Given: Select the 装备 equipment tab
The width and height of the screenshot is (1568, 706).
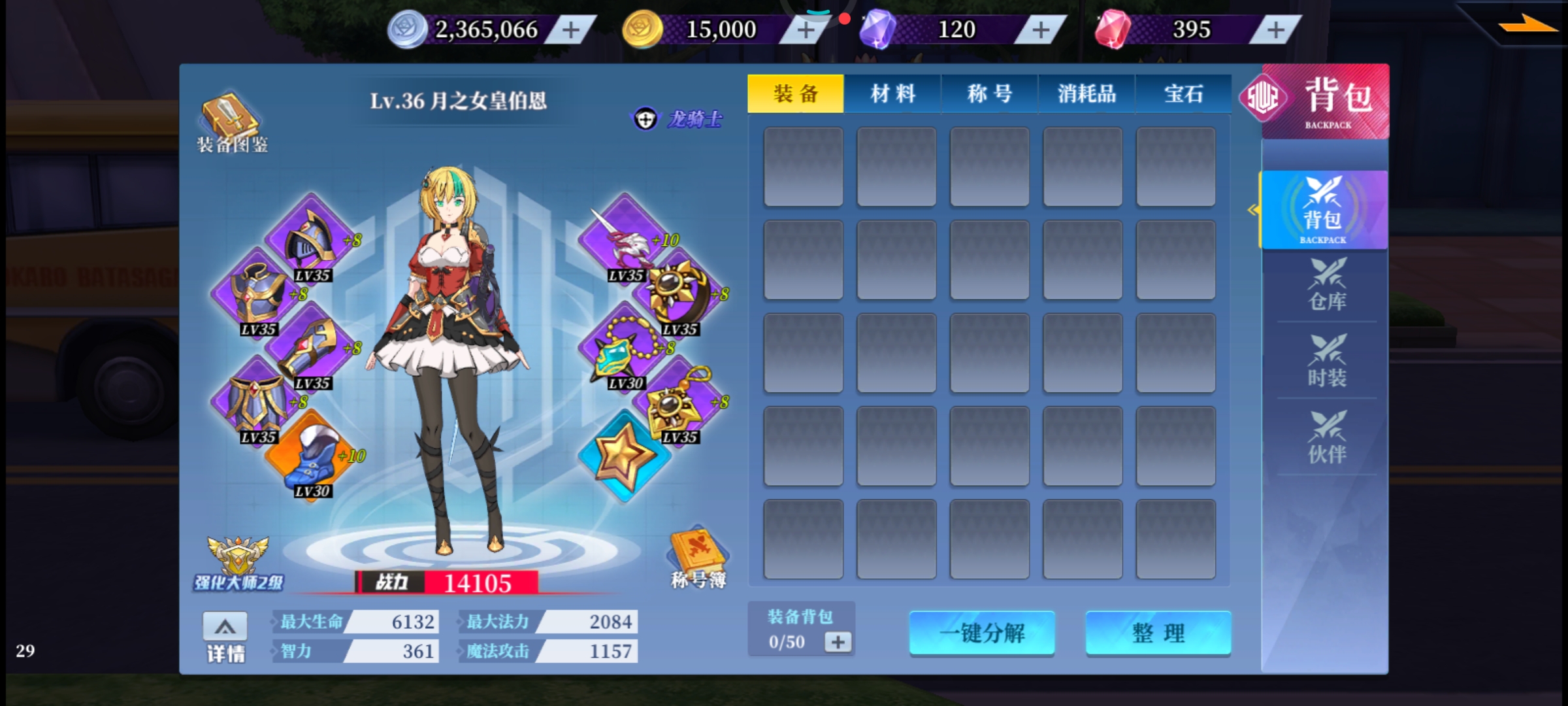Looking at the screenshot, I should [x=796, y=94].
